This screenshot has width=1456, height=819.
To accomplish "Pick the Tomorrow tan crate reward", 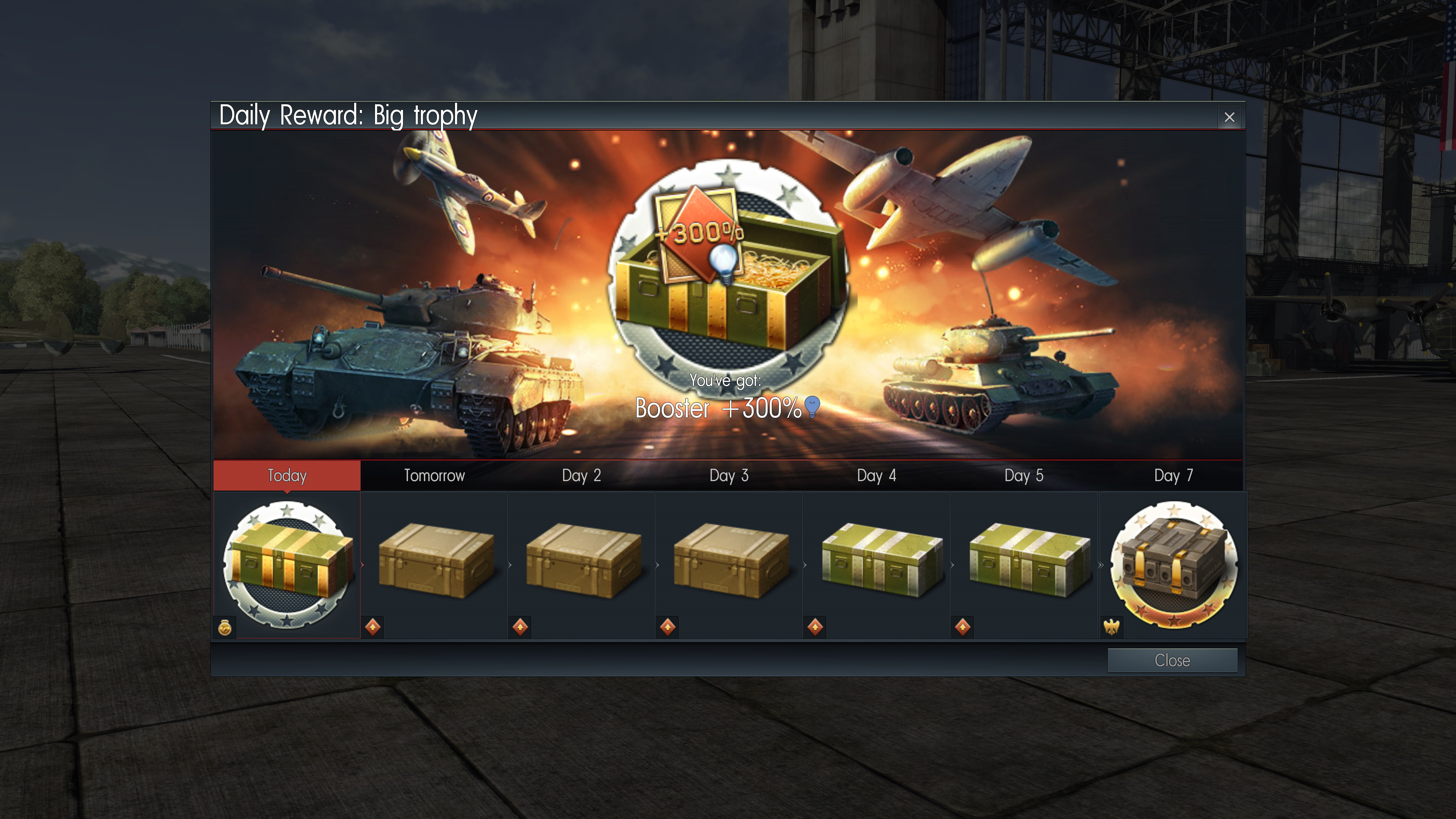I will (435, 561).
